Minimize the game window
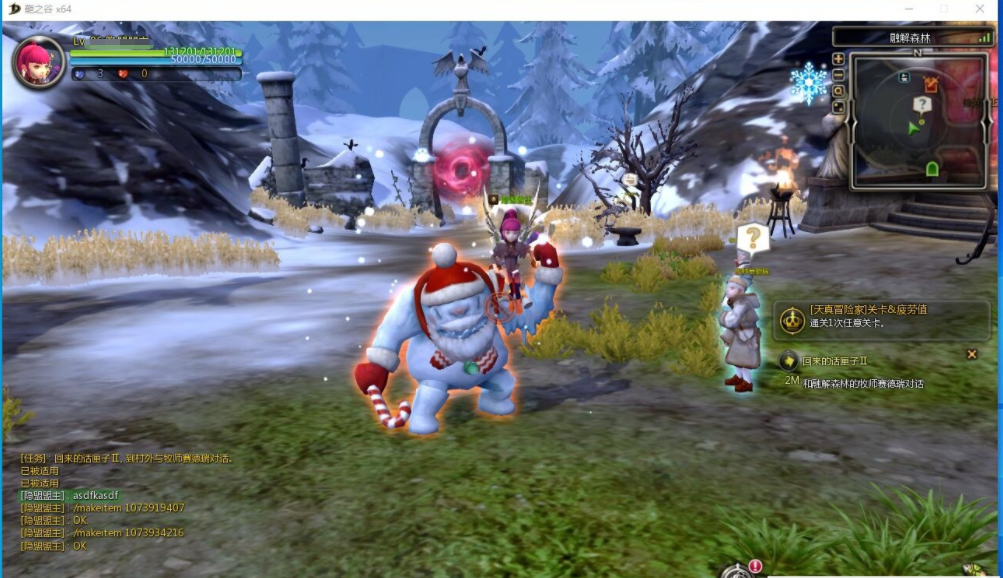The image size is (1003, 578). pos(909,9)
